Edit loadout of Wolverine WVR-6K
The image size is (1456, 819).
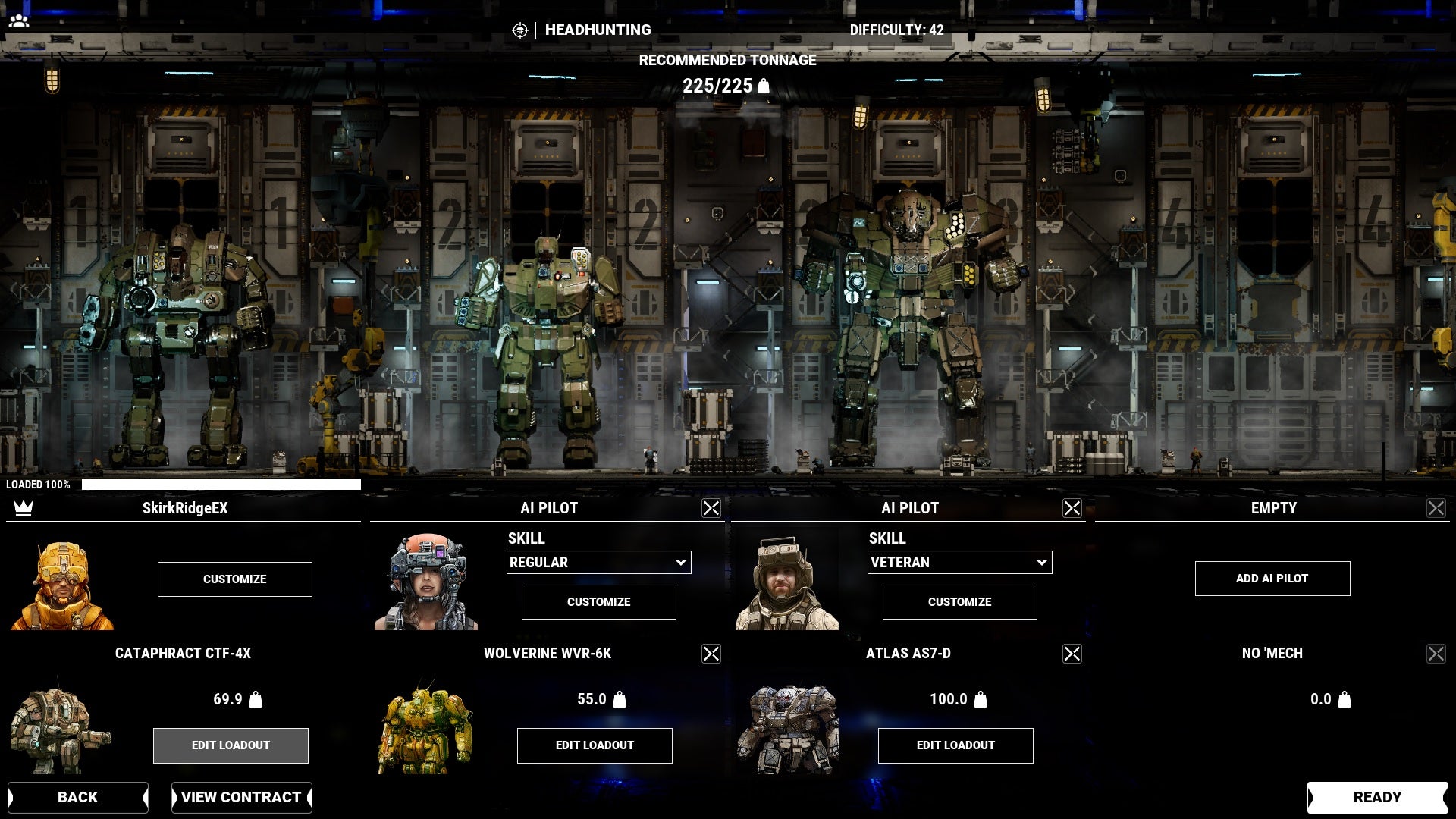595,745
